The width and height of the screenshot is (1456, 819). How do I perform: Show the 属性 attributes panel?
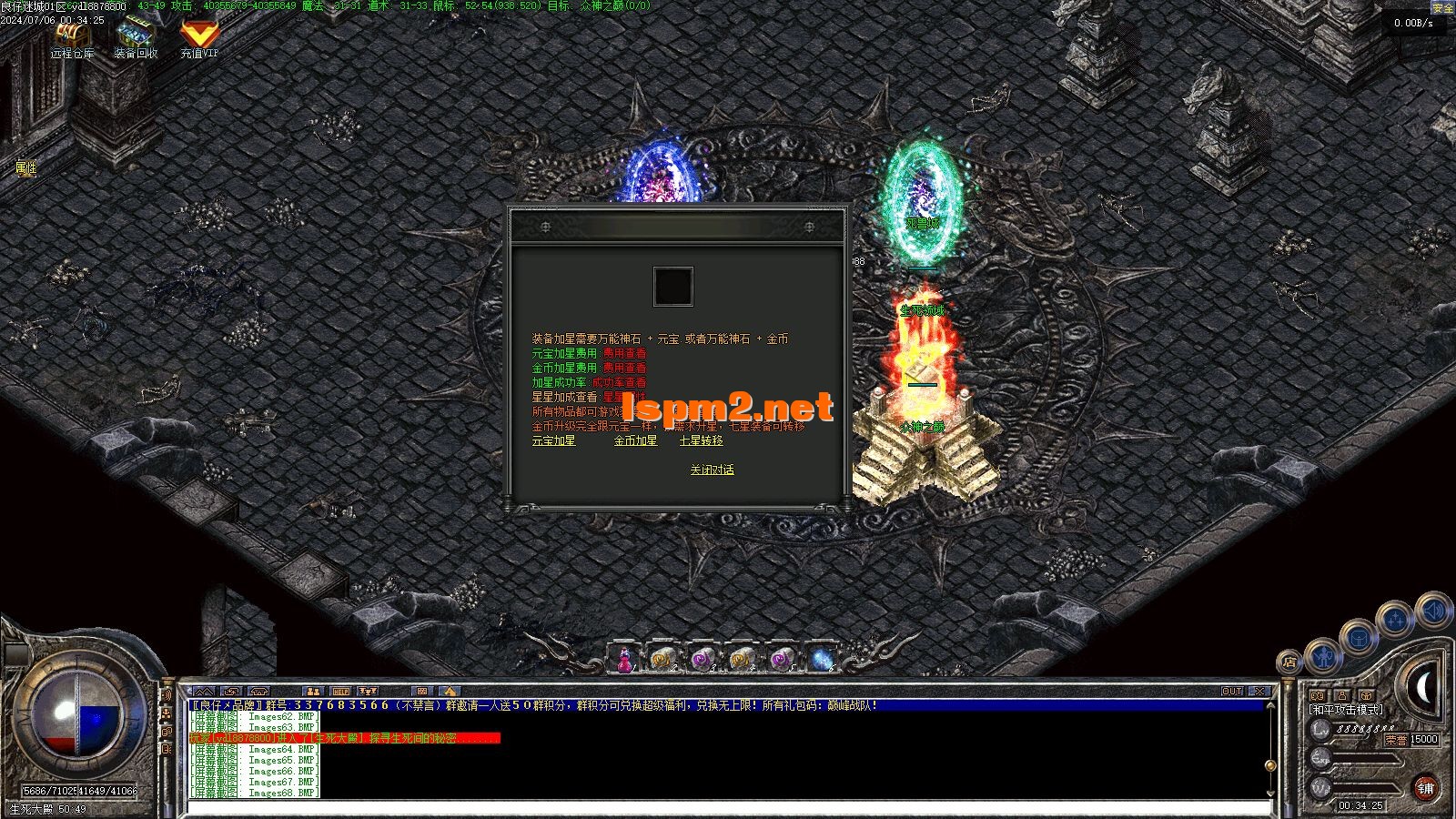click(25, 168)
